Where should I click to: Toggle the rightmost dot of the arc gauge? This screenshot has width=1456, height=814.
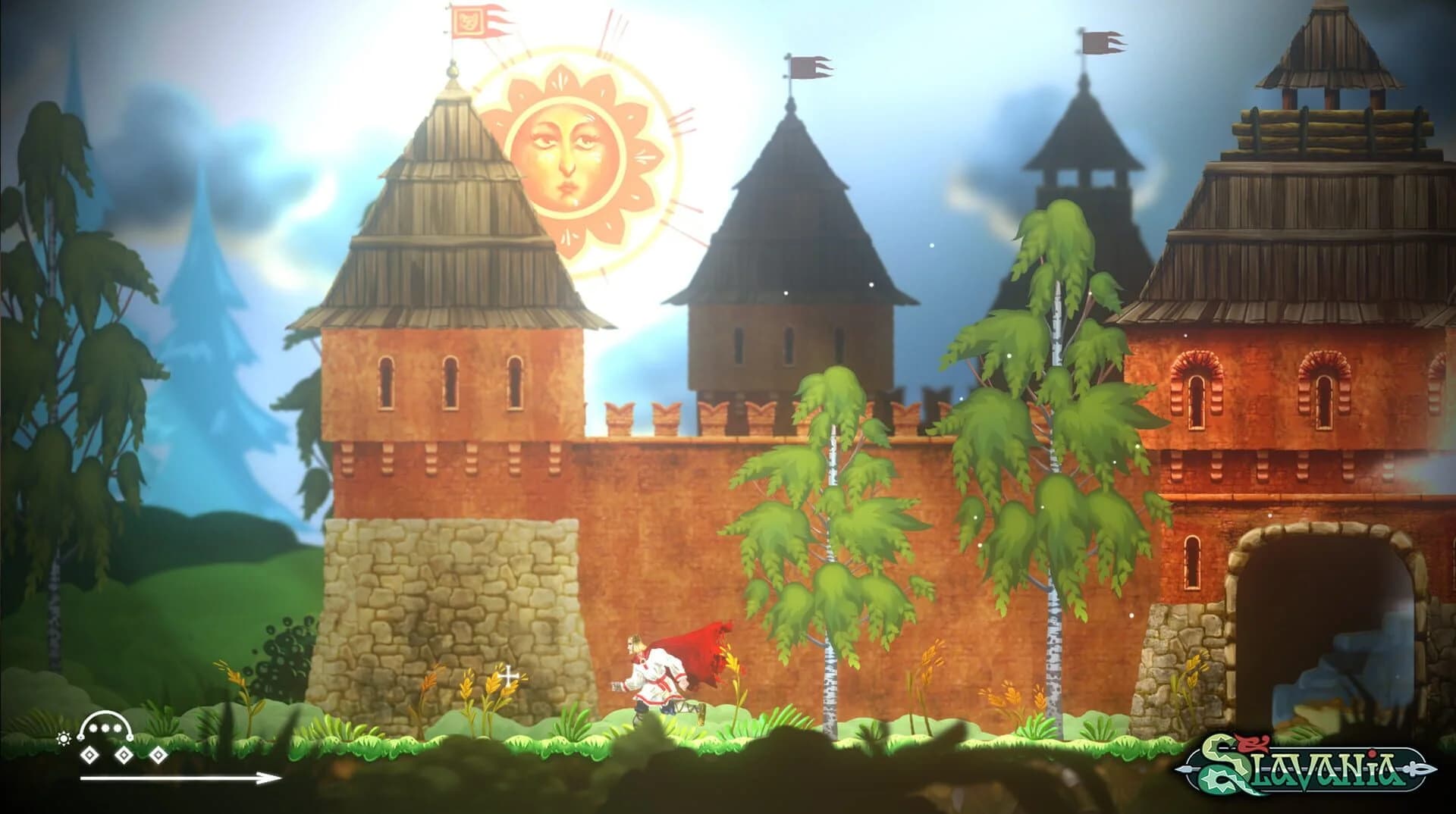(118, 728)
